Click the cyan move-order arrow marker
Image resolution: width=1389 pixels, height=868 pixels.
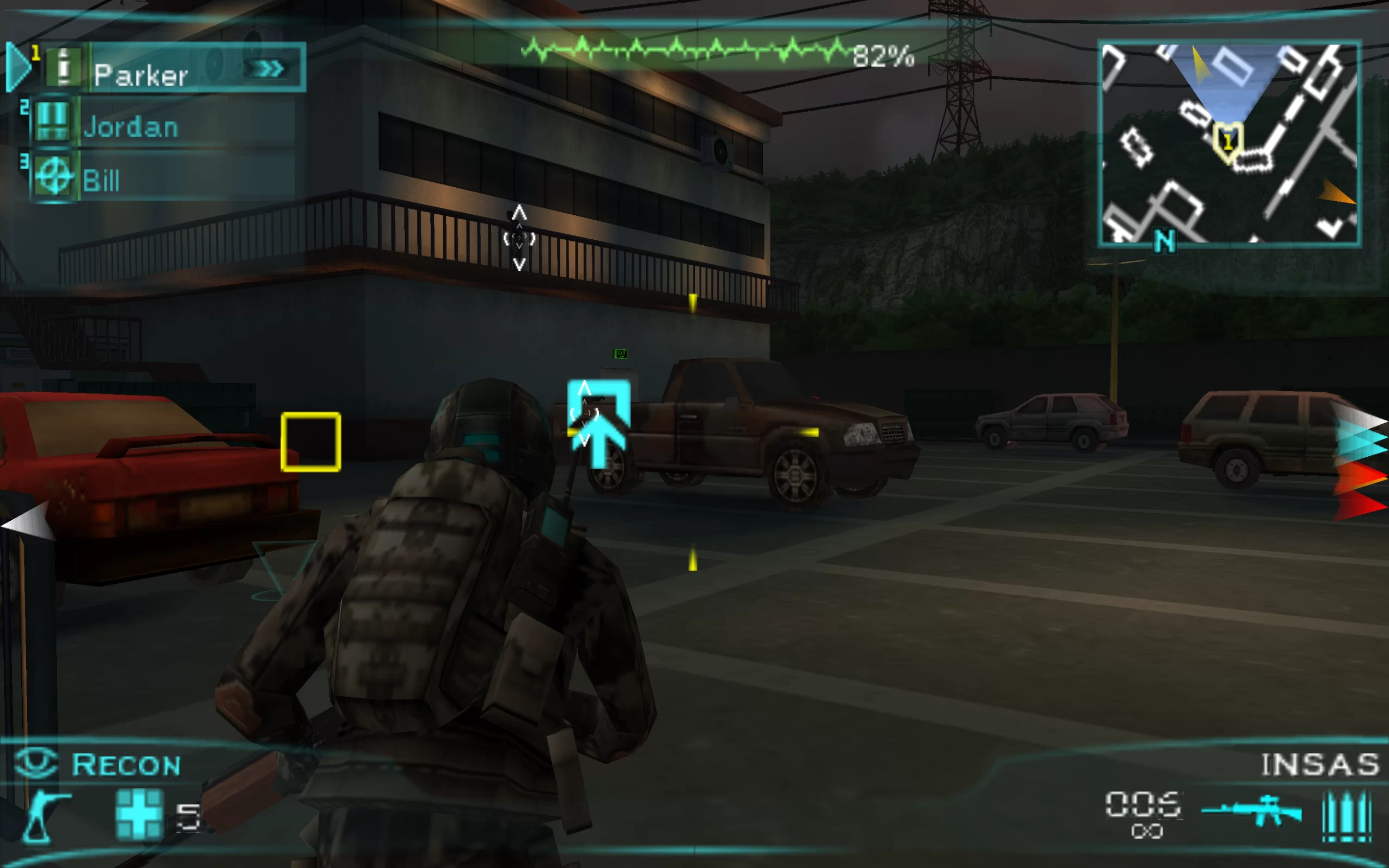coord(598,422)
